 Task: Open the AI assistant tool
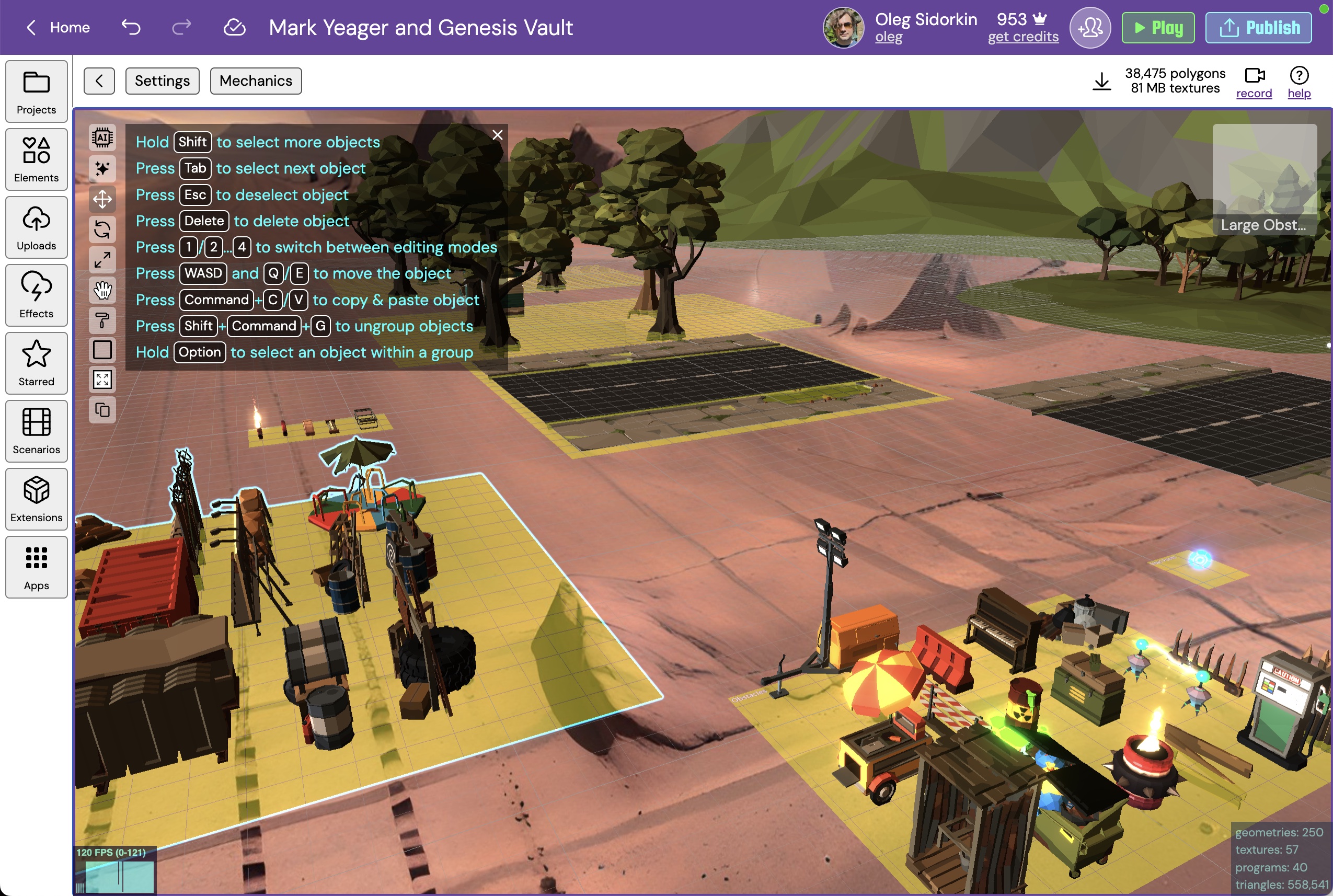point(103,137)
